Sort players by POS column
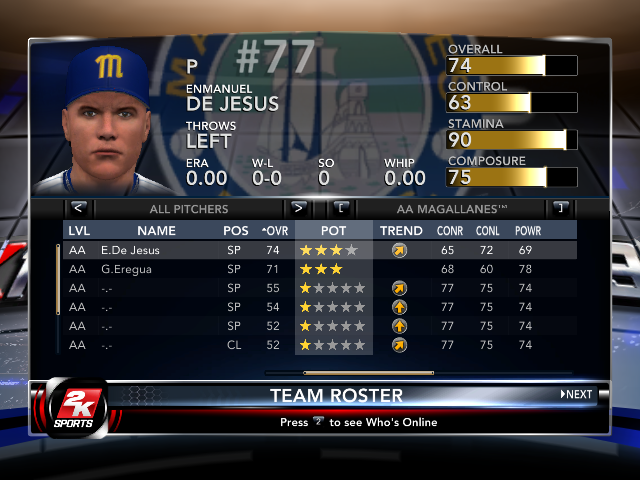Image resolution: width=640 pixels, height=480 pixels. tap(236, 231)
